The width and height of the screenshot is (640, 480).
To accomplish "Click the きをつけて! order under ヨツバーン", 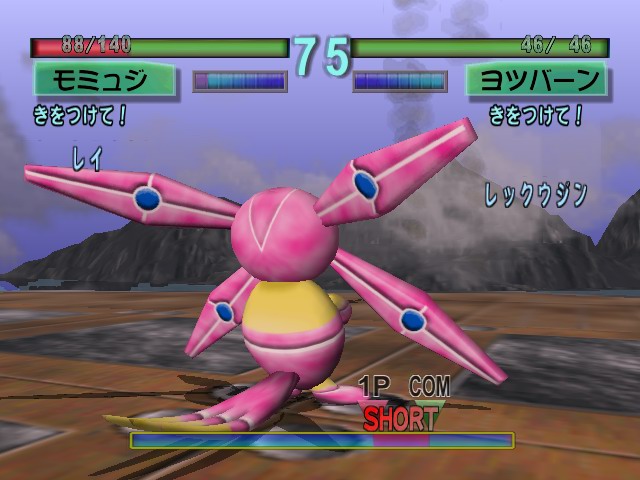I will pos(536,116).
